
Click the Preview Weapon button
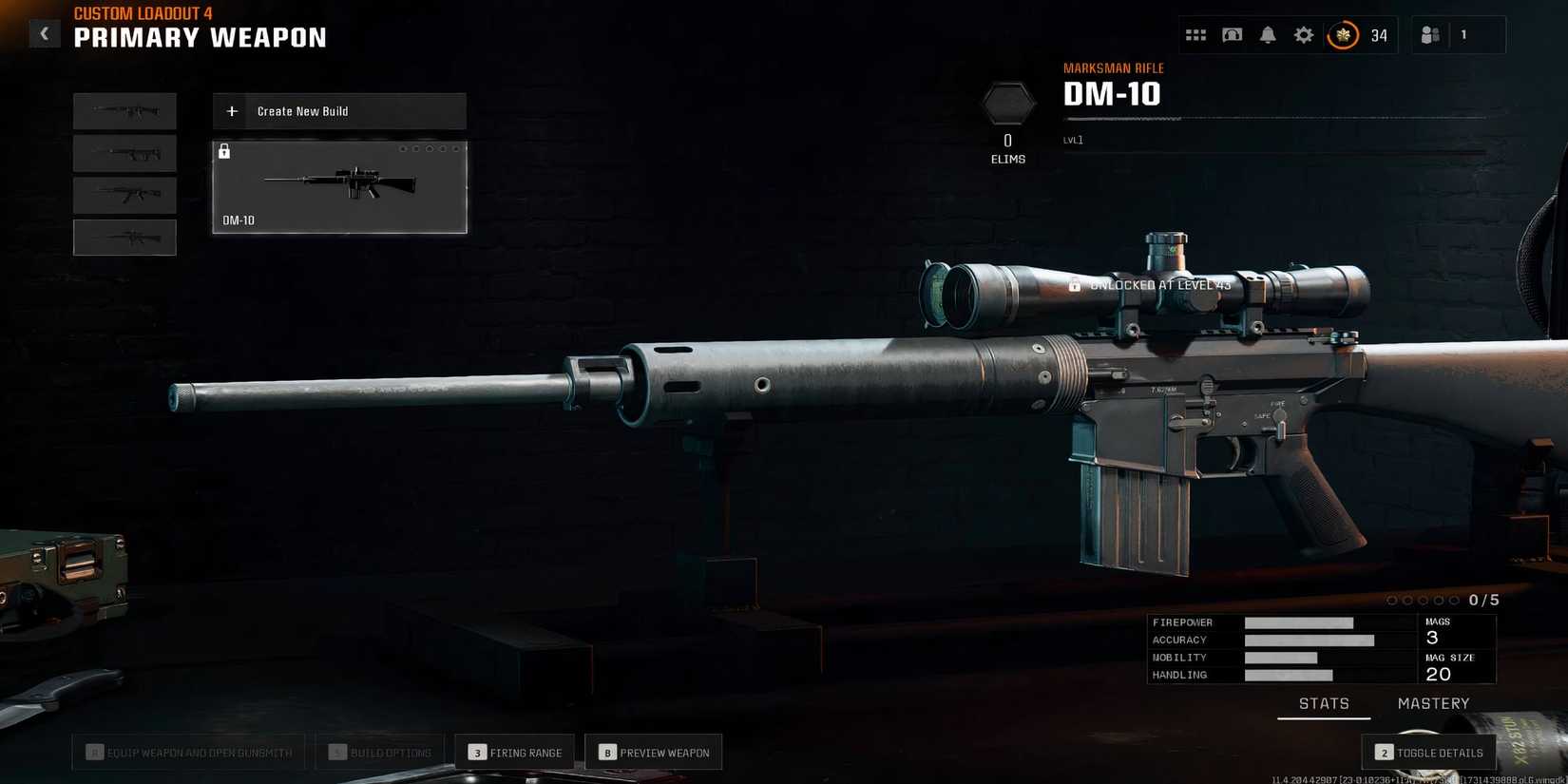click(x=654, y=752)
